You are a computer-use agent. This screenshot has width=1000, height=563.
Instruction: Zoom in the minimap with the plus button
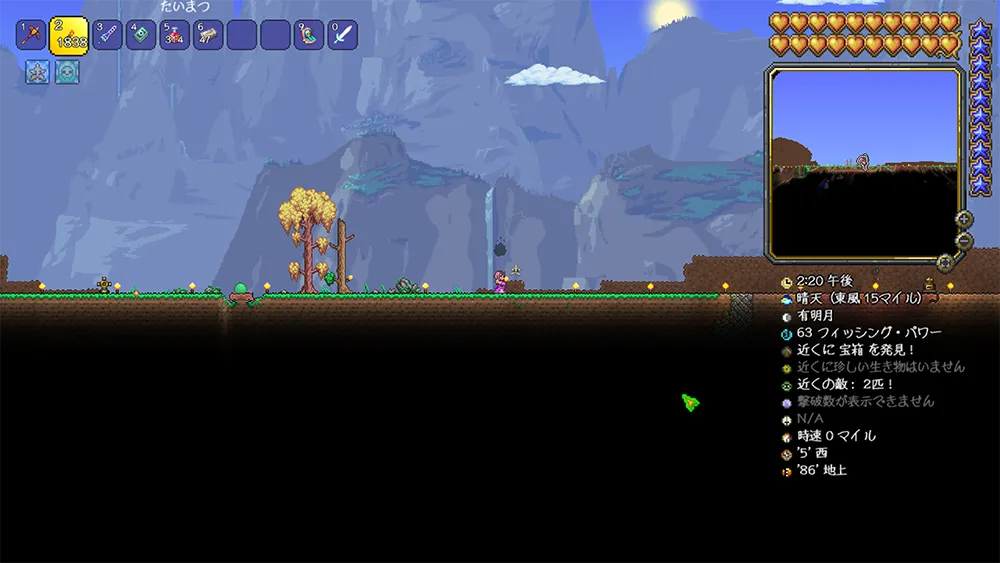tap(964, 219)
